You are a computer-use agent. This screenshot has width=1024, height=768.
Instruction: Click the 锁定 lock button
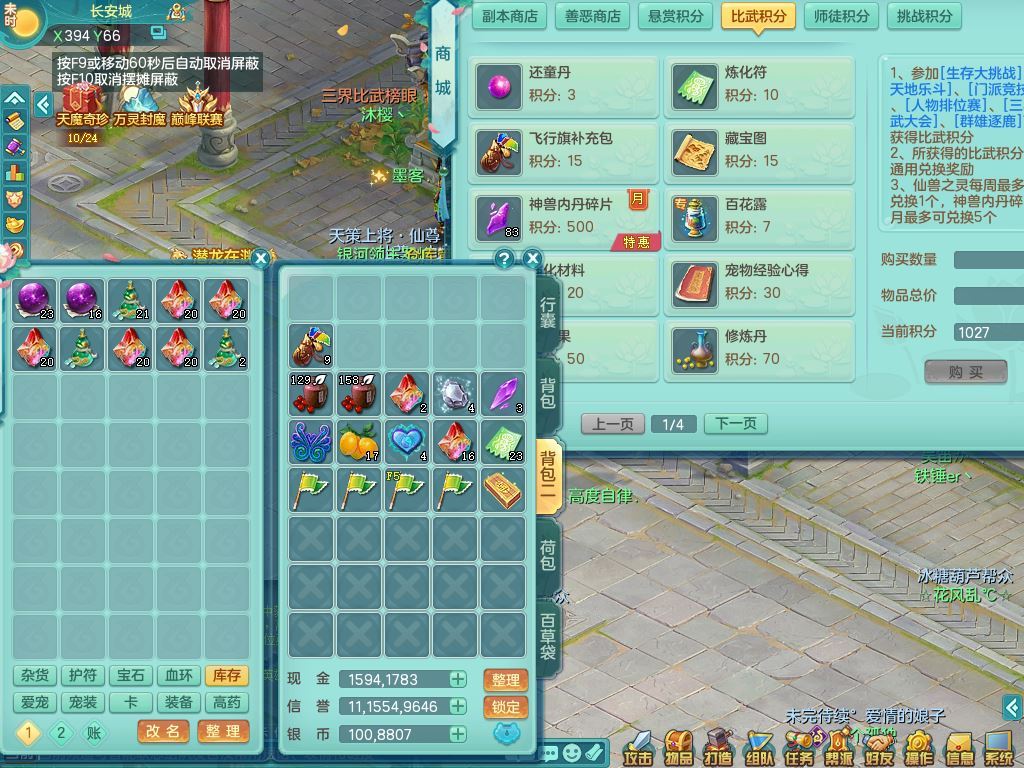coord(505,707)
